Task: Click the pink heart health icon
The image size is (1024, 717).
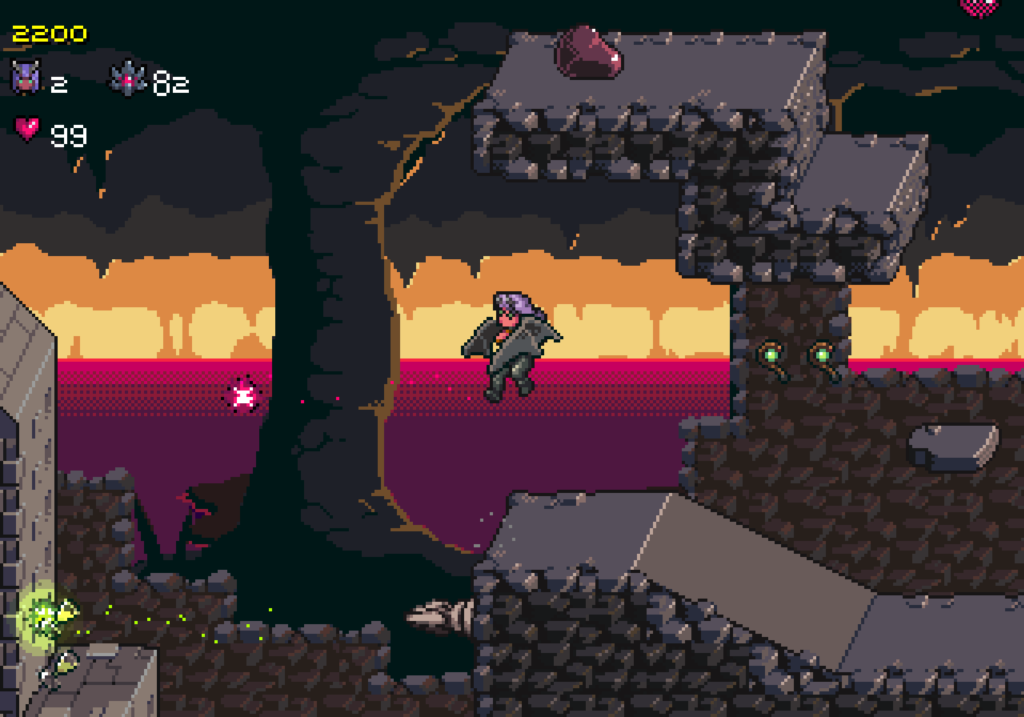Action: point(27,129)
